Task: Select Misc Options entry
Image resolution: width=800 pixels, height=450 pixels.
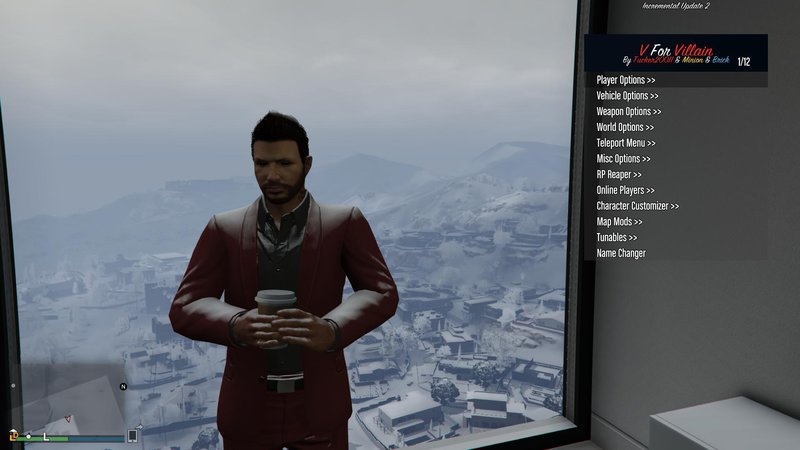Action: click(x=623, y=159)
